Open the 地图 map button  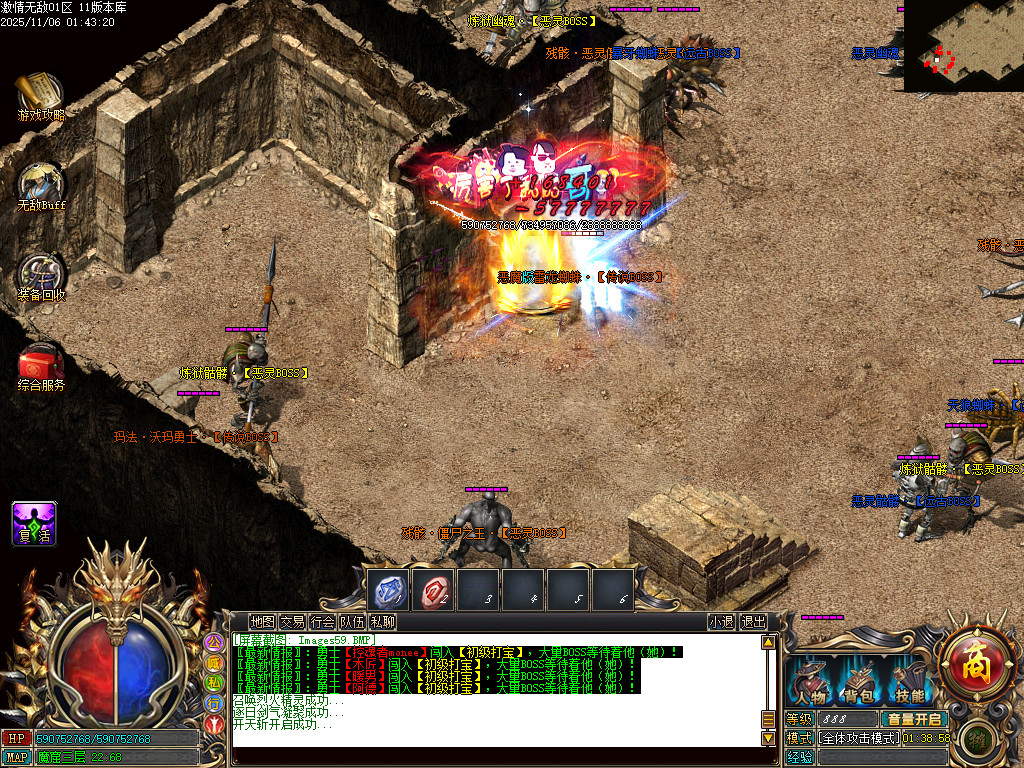click(262, 621)
